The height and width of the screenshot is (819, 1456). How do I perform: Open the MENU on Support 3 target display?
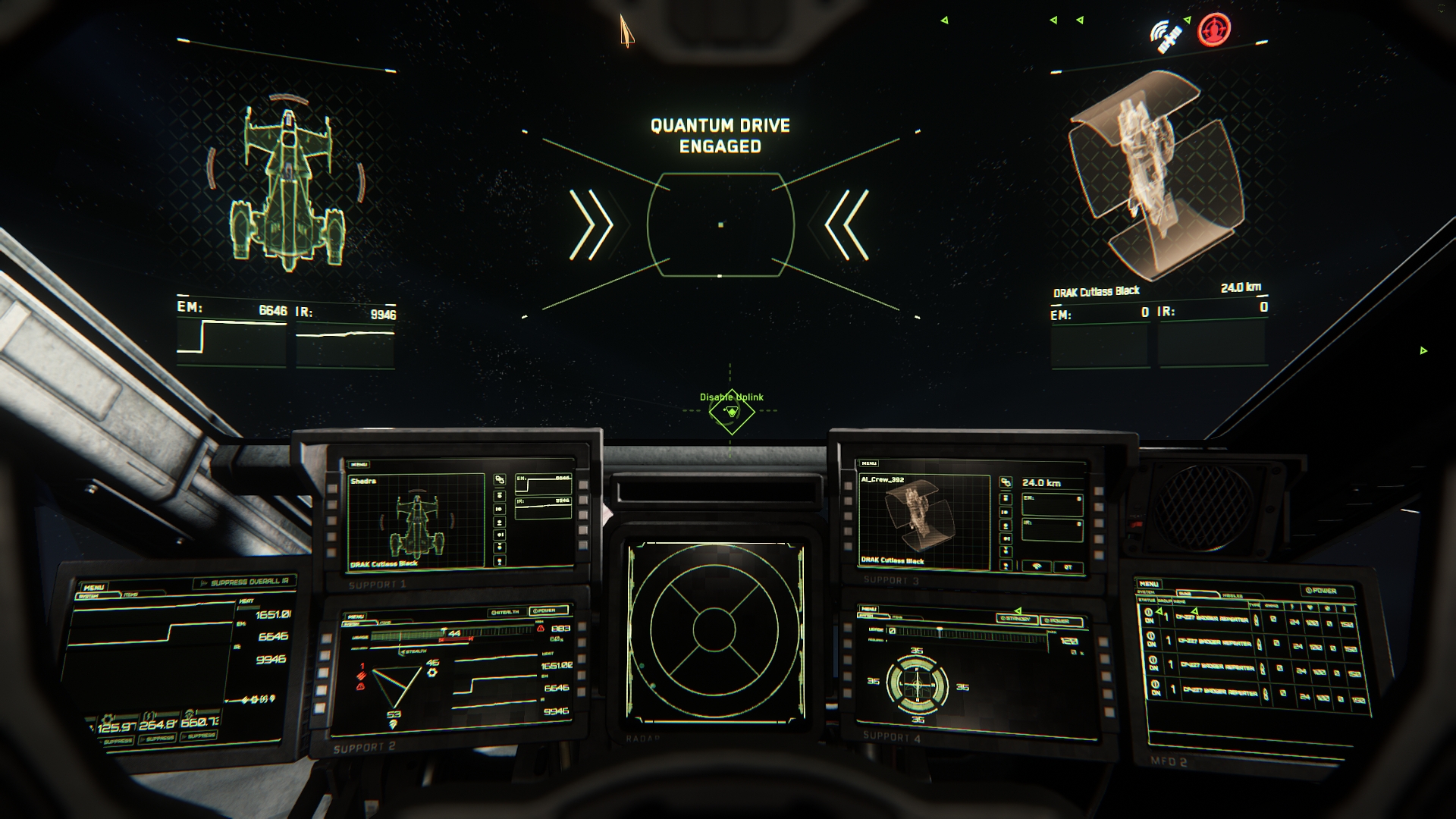pyautogui.click(x=869, y=463)
